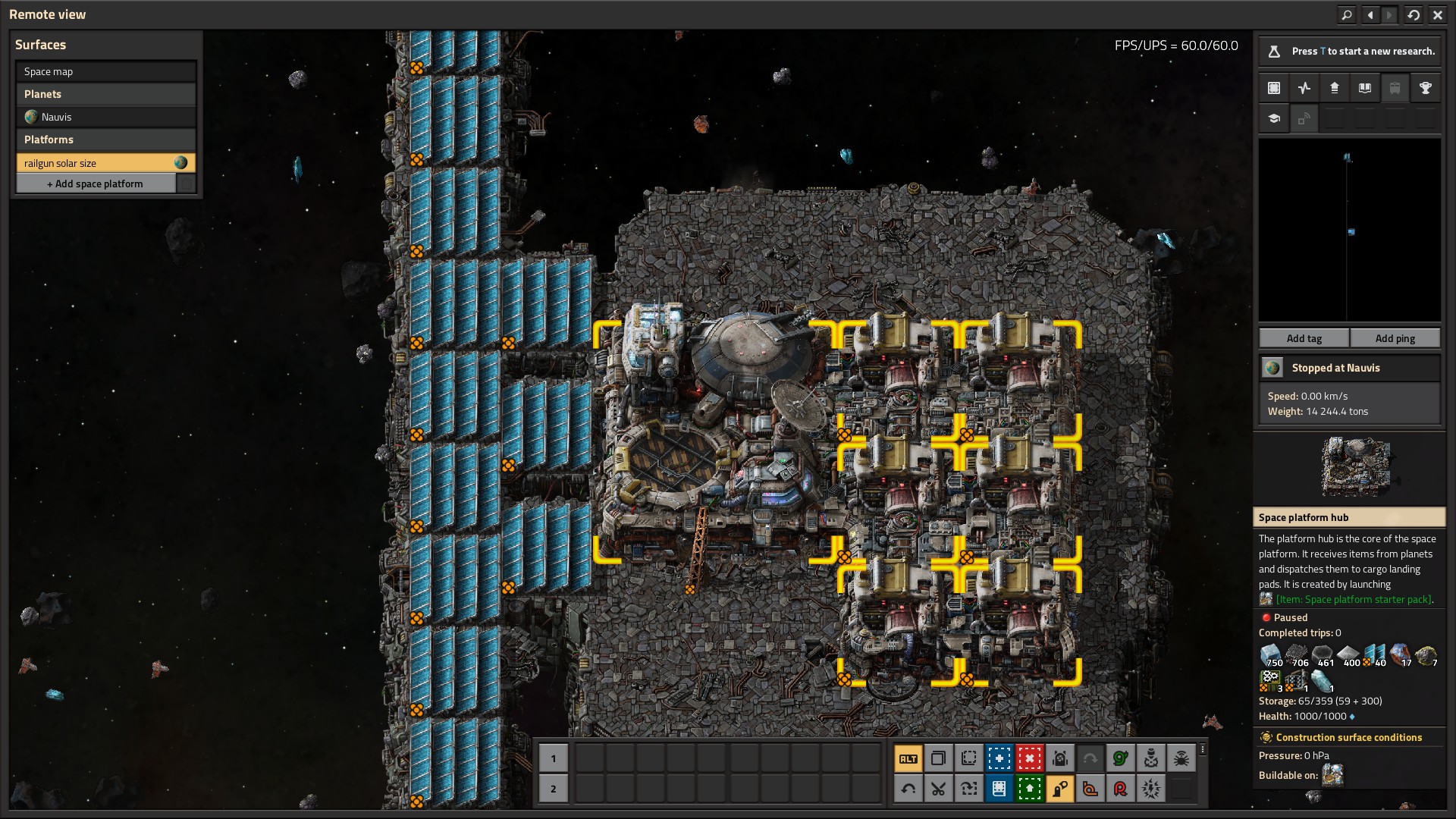Click the minimap view
Viewport: 1456px width, 819px height.
1349,230
